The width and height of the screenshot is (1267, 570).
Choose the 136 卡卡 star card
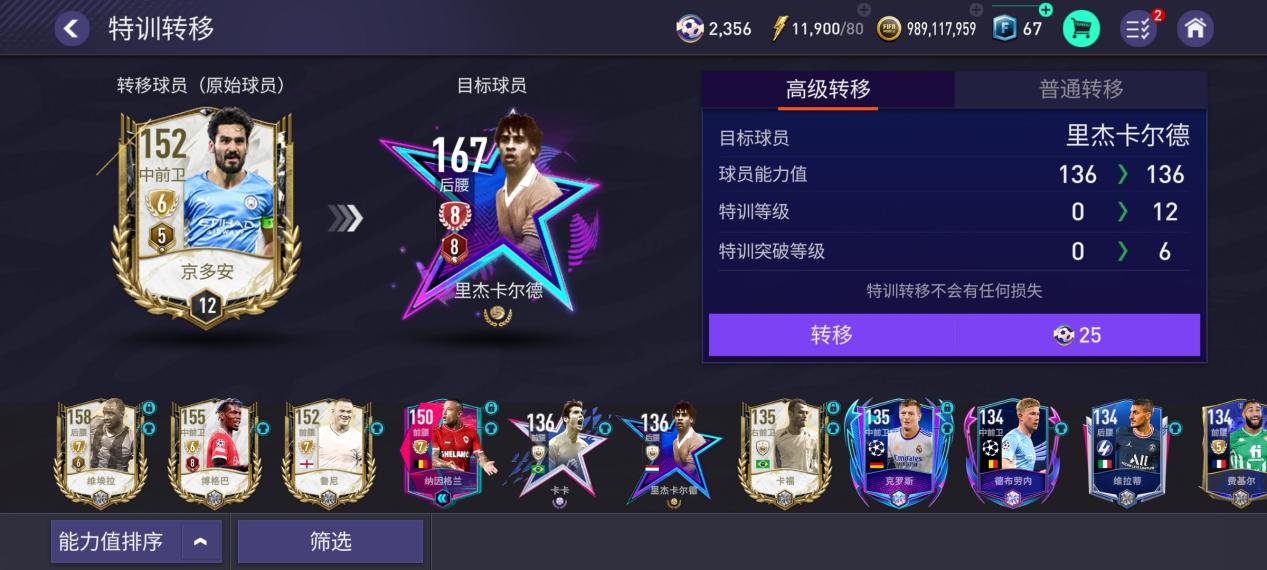pyautogui.click(x=557, y=455)
